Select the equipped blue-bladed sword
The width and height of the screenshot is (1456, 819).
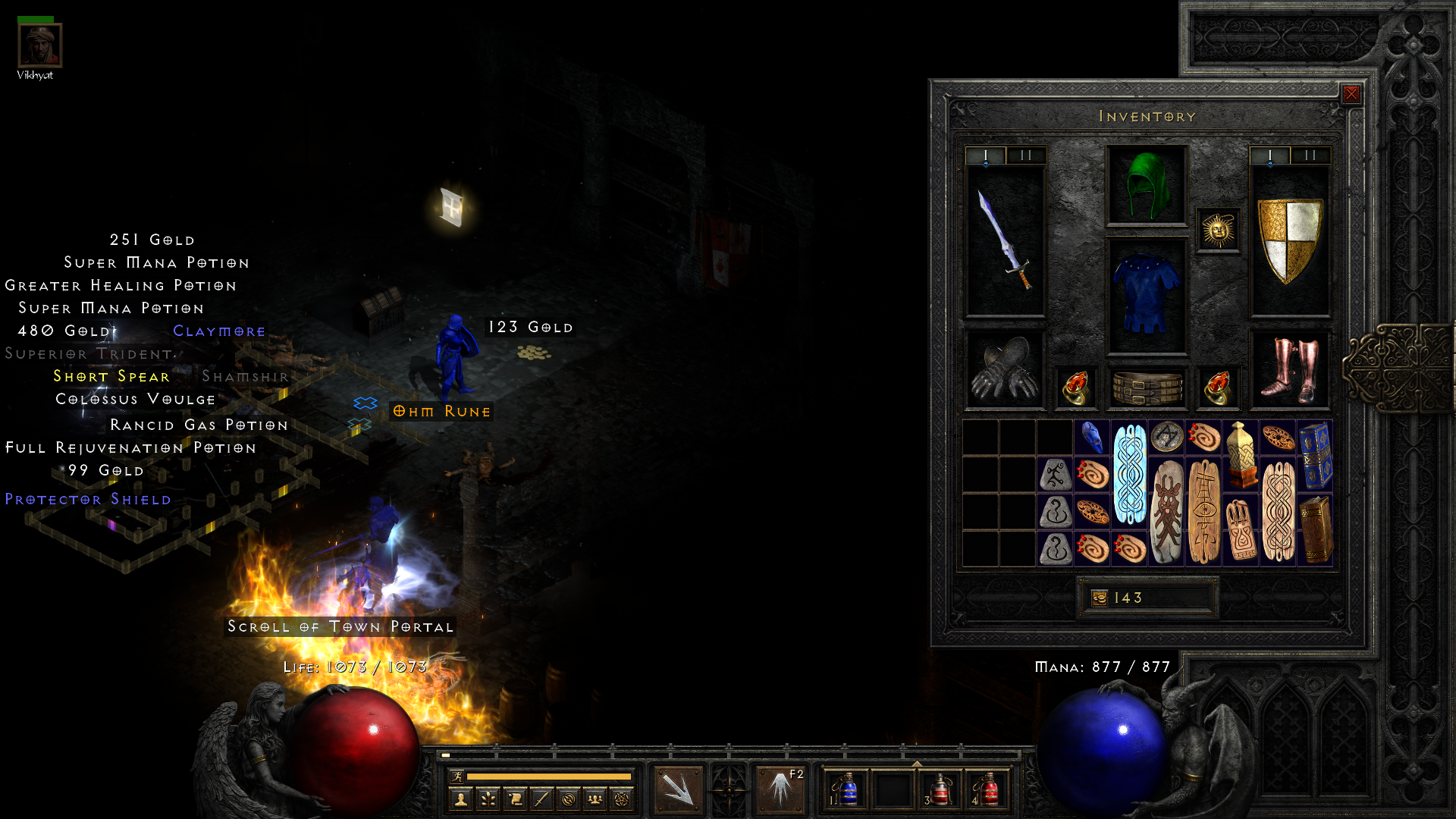pyautogui.click(x=1005, y=241)
